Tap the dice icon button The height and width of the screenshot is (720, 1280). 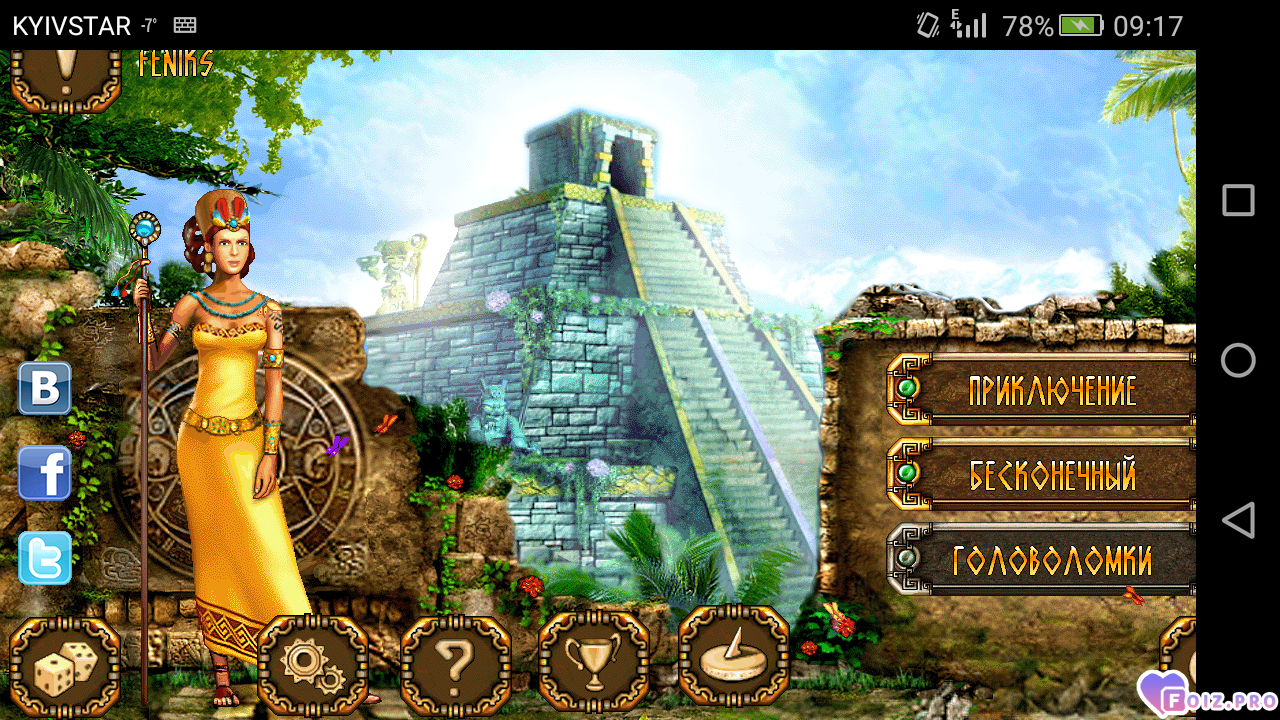tap(65, 664)
